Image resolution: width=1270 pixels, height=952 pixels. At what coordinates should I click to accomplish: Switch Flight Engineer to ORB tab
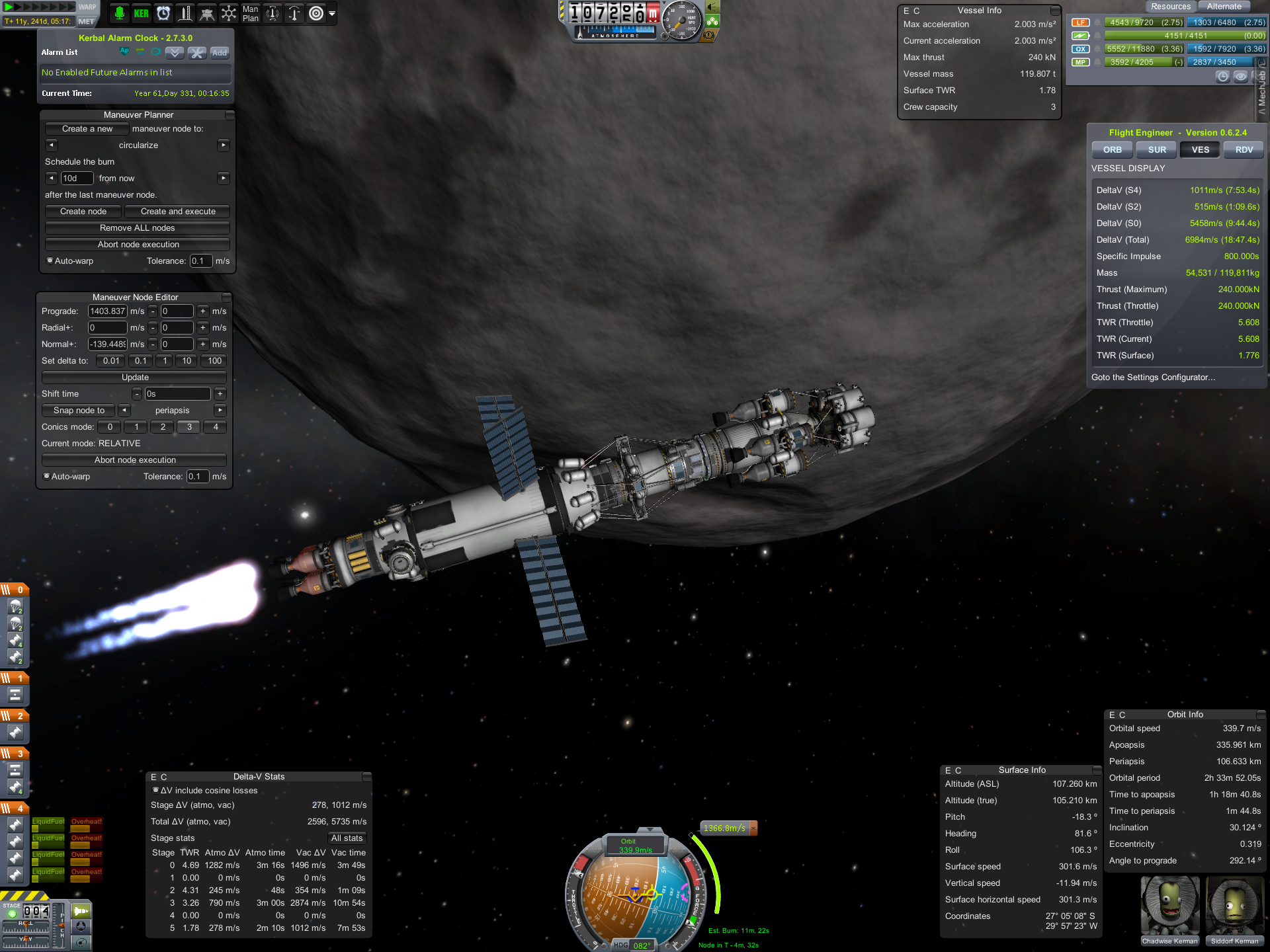tap(1112, 150)
